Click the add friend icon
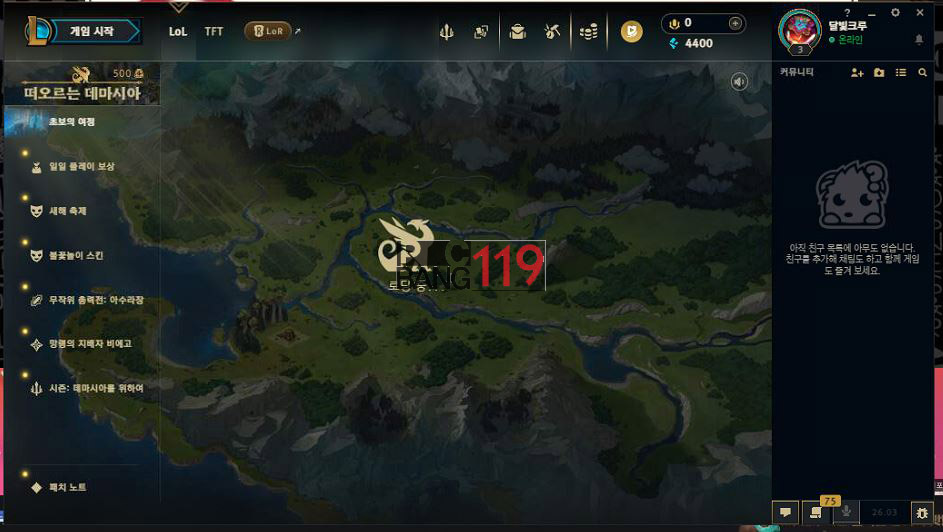This screenshot has width=943, height=532. click(x=857, y=72)
